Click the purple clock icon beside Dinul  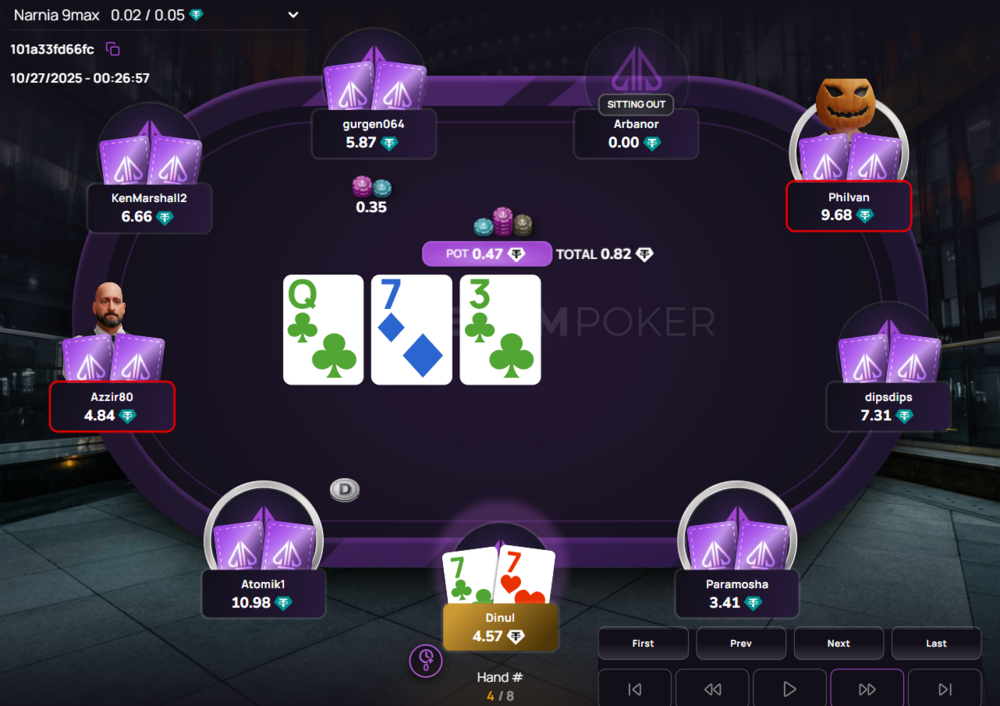(426, 660)
